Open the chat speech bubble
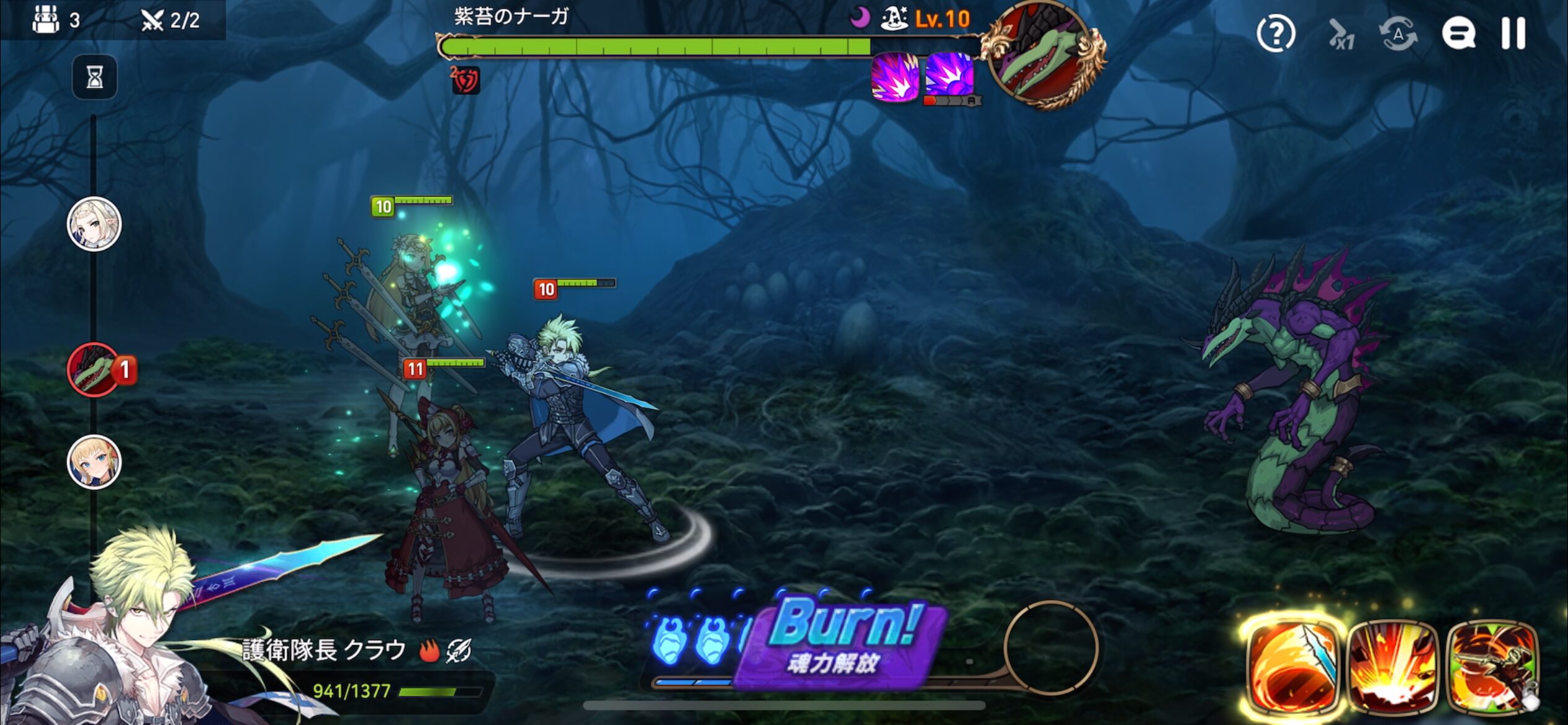Screen dimensions: 1568x725 pyautogui.click(x=1458, y=33)
